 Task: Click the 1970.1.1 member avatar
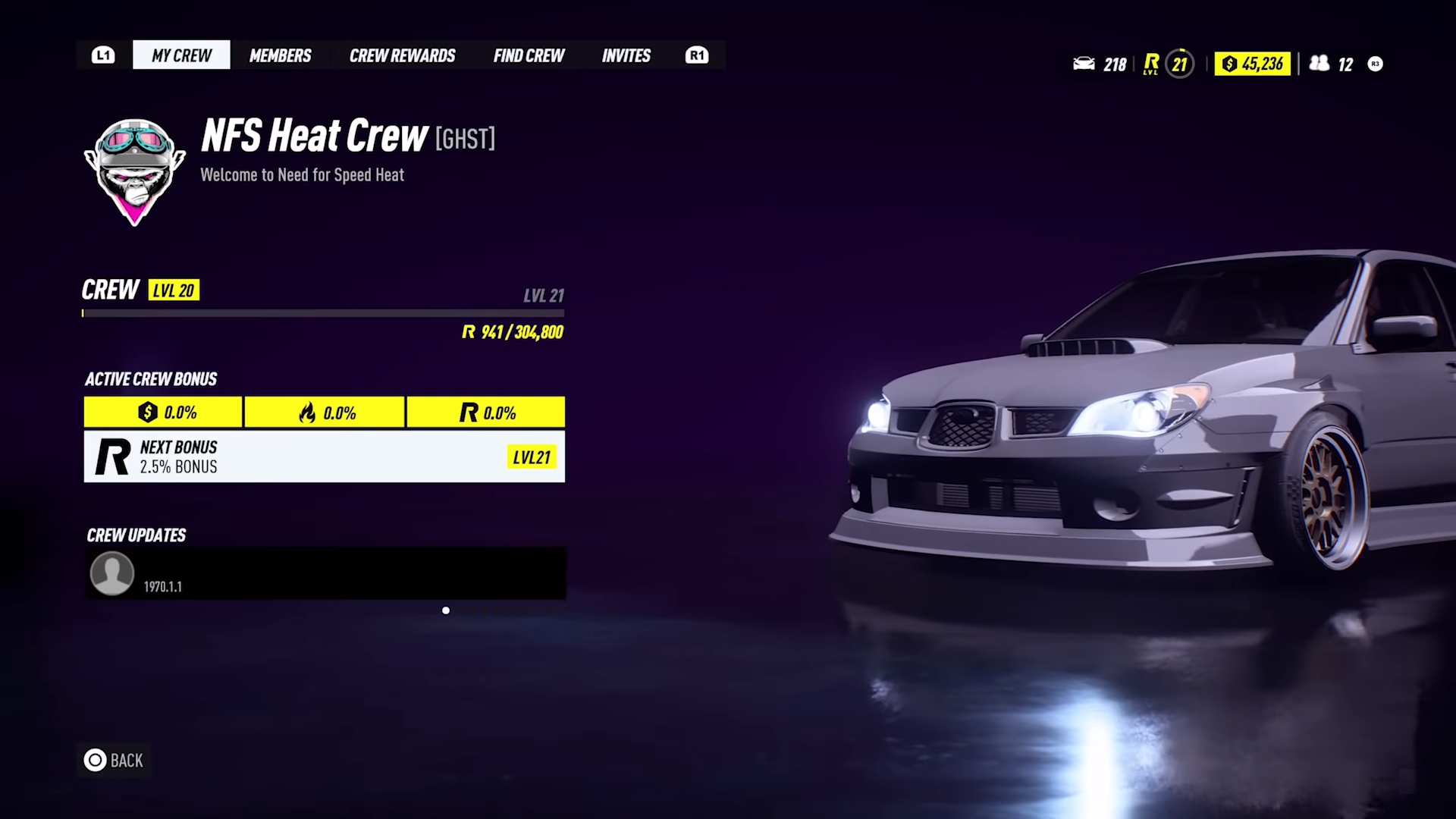(x=111, y=573)
